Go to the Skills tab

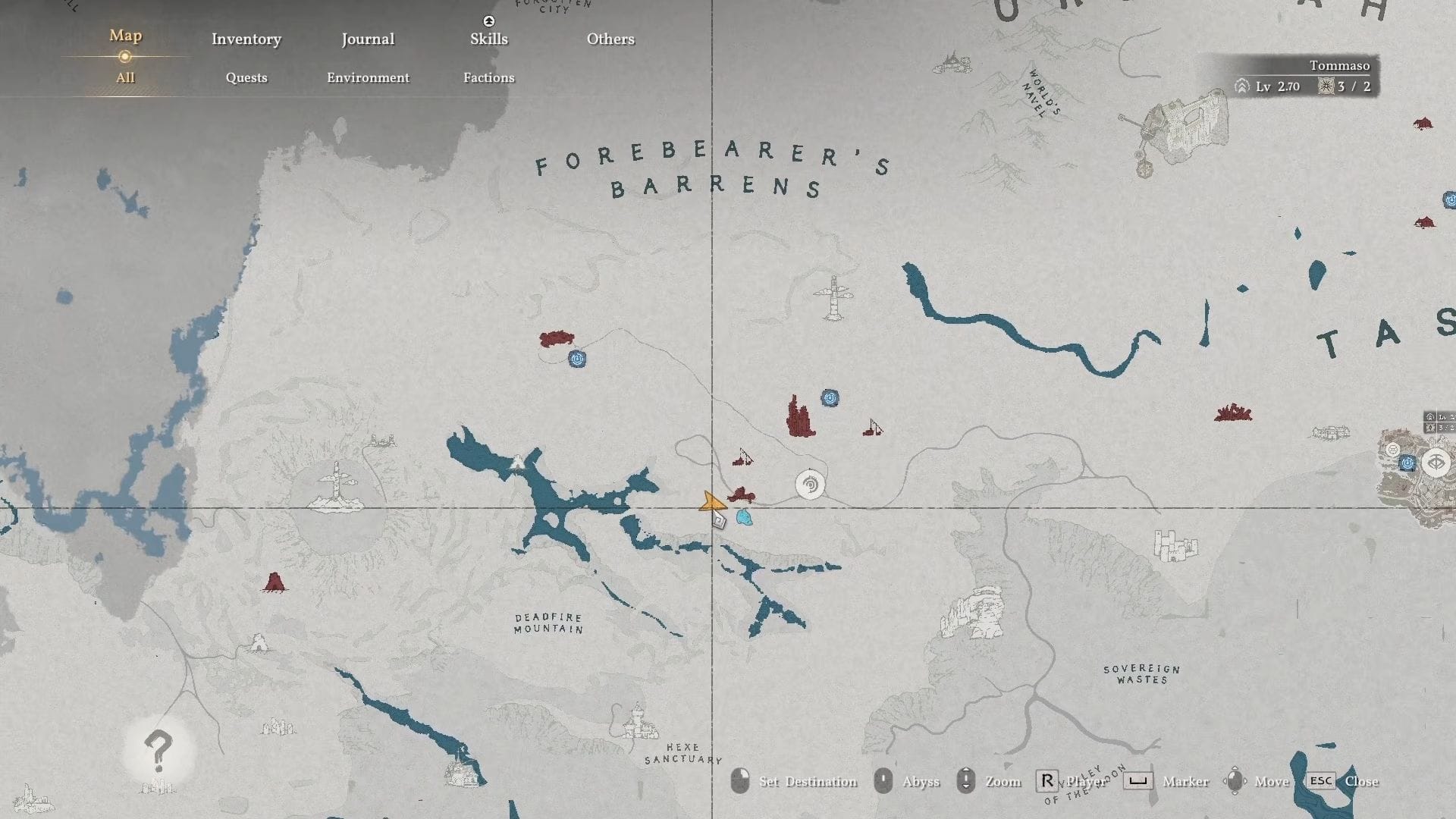click(x=488, y=39)
